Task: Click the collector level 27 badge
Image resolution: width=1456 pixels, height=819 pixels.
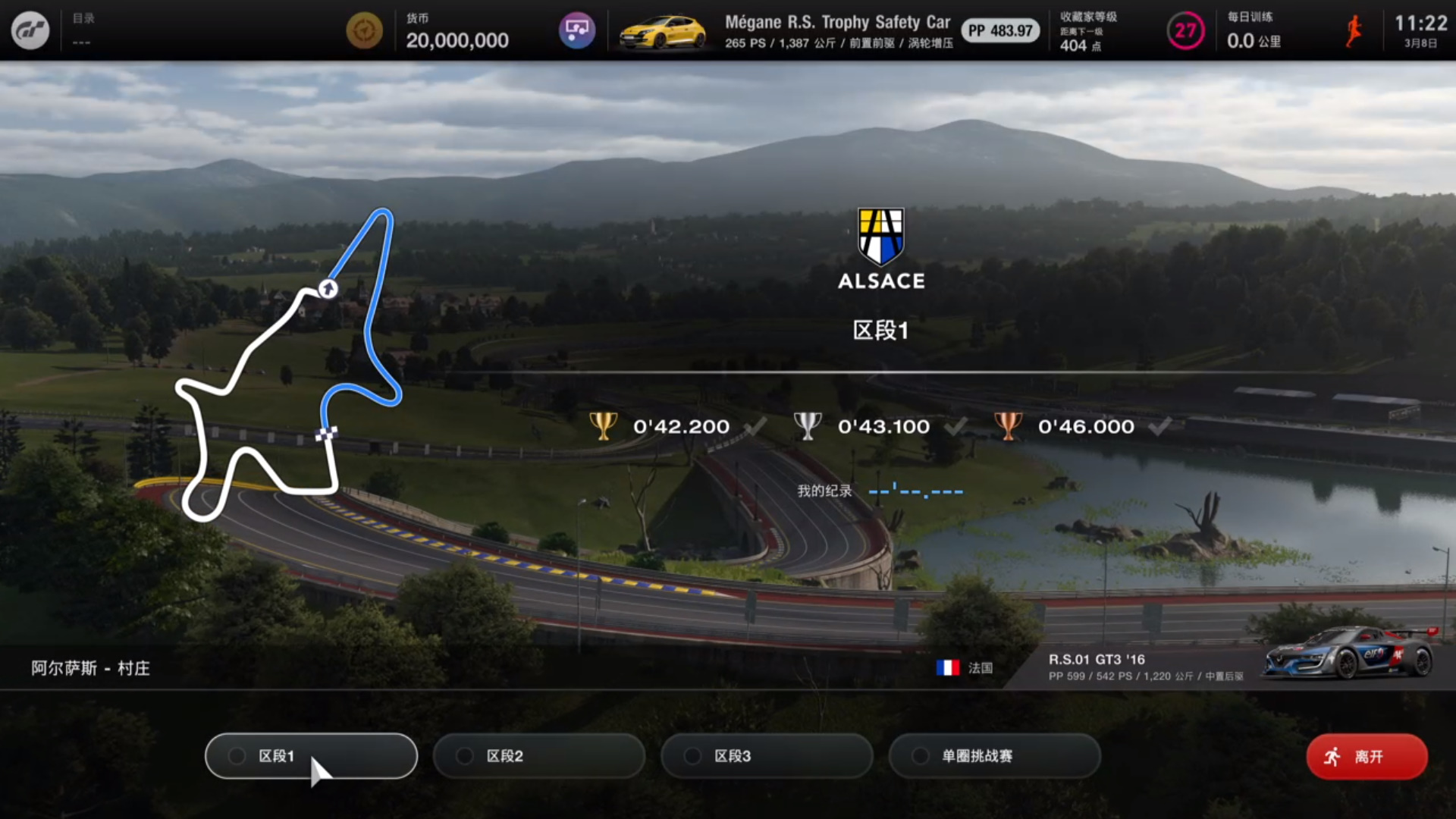Action: click(1185, 31)
